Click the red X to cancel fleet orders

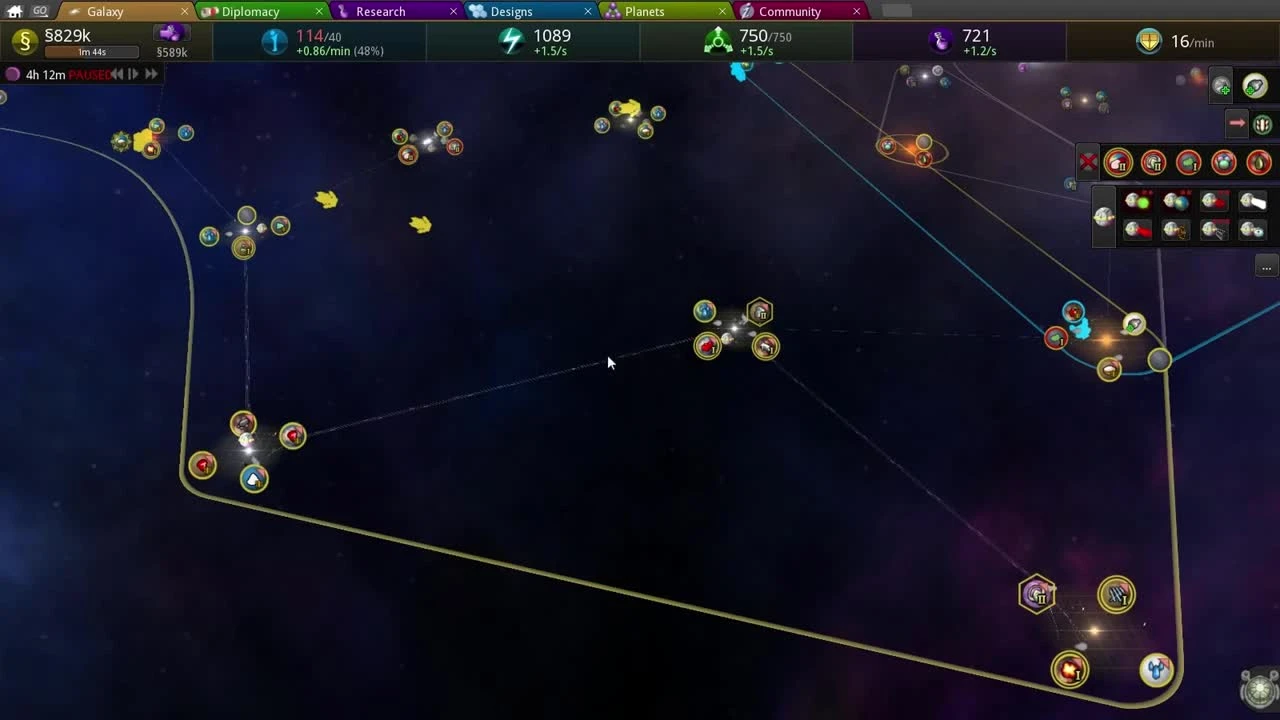pyautogui.click(x=1087, y=160)
